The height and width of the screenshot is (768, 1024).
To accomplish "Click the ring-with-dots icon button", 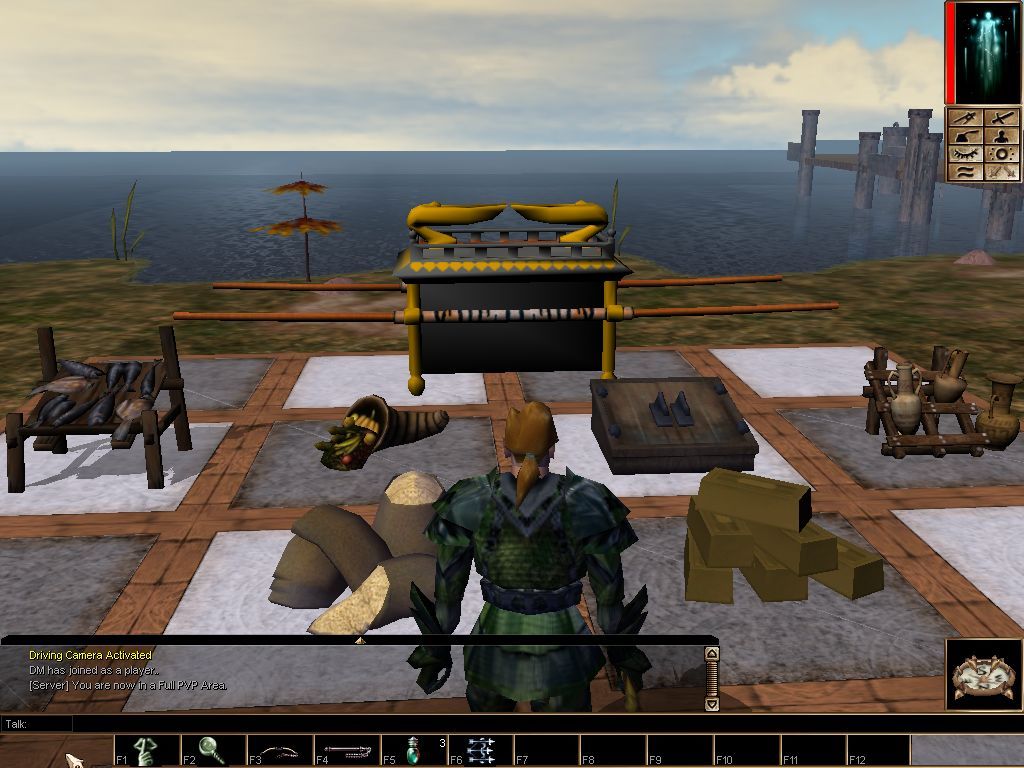I will tap(1001, 154).
